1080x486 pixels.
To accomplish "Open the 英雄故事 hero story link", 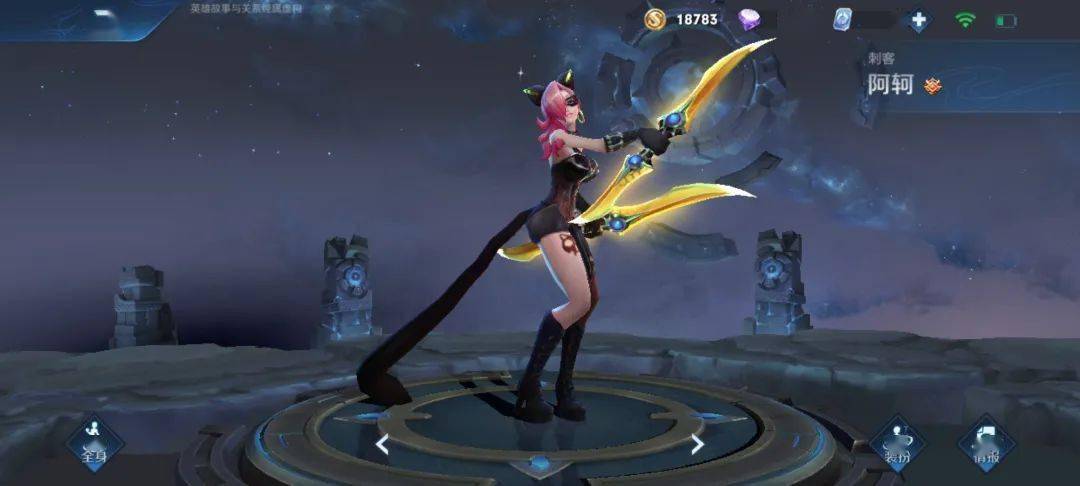I will click(x=246, y=8).
